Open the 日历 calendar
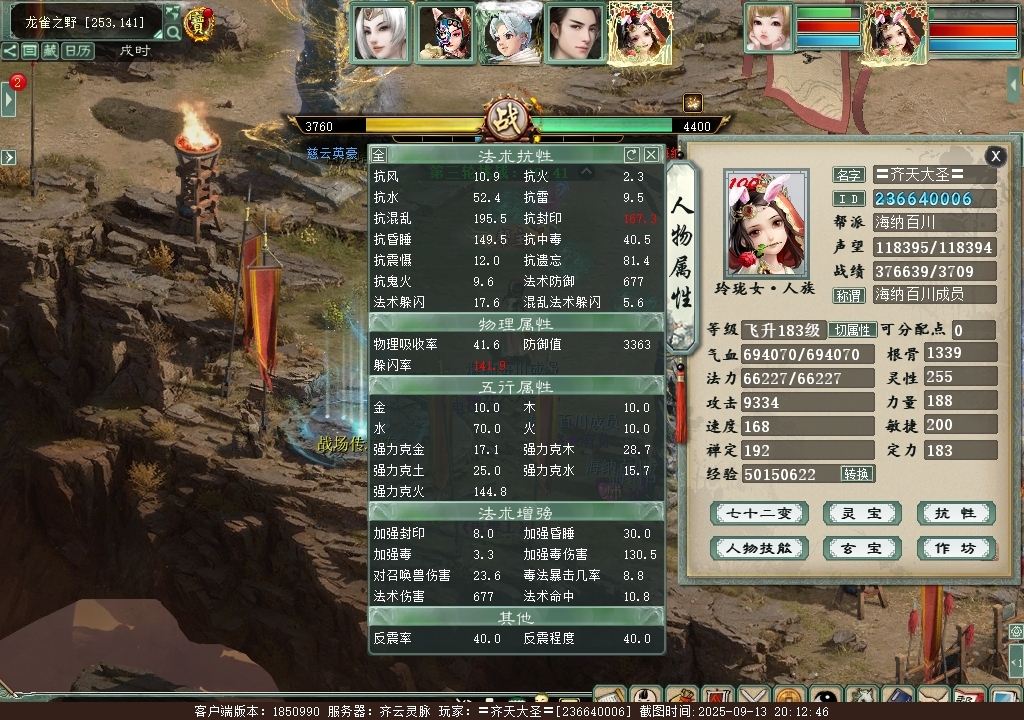The width and height of the screenshot is (1024, 720). pyautogui.click(x=76, y=50)
